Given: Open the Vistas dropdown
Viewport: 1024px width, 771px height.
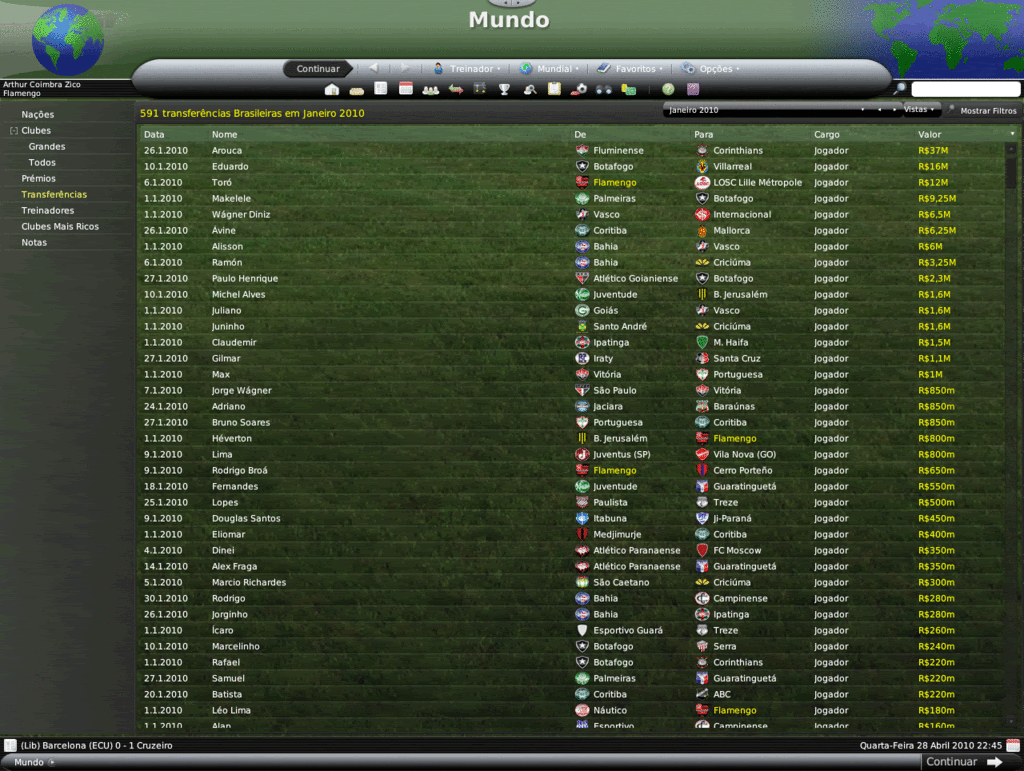Looking at the screenshot, I should (920, 110).
